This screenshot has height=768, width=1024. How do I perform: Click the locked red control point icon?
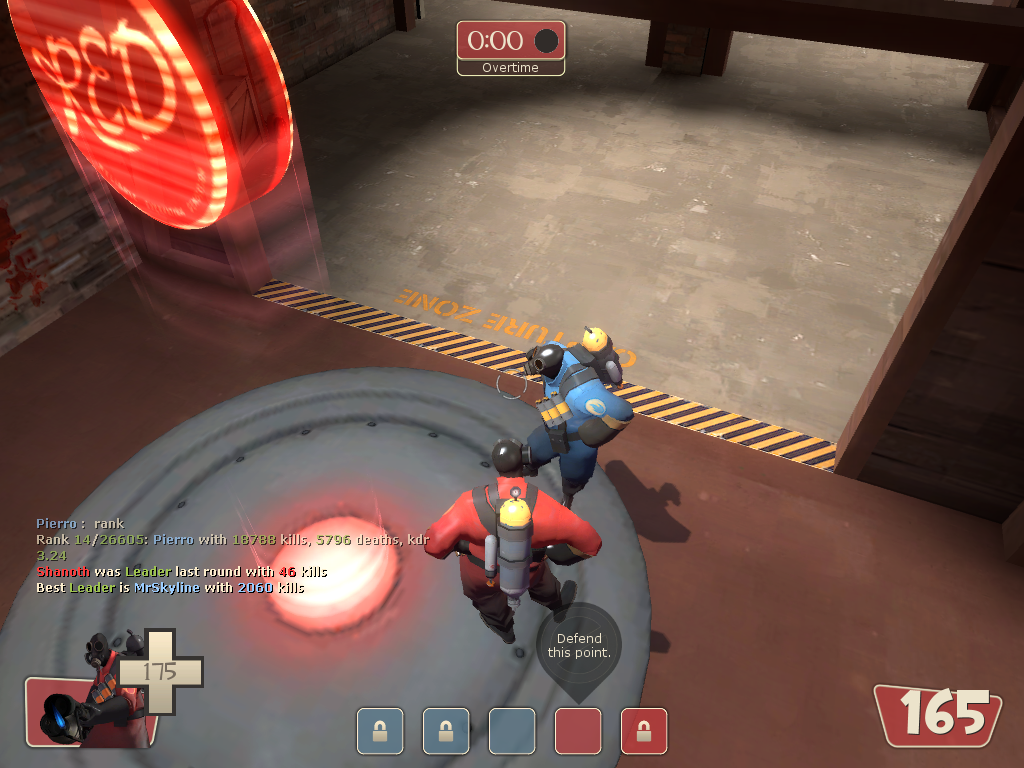click(x=643, y=730)
